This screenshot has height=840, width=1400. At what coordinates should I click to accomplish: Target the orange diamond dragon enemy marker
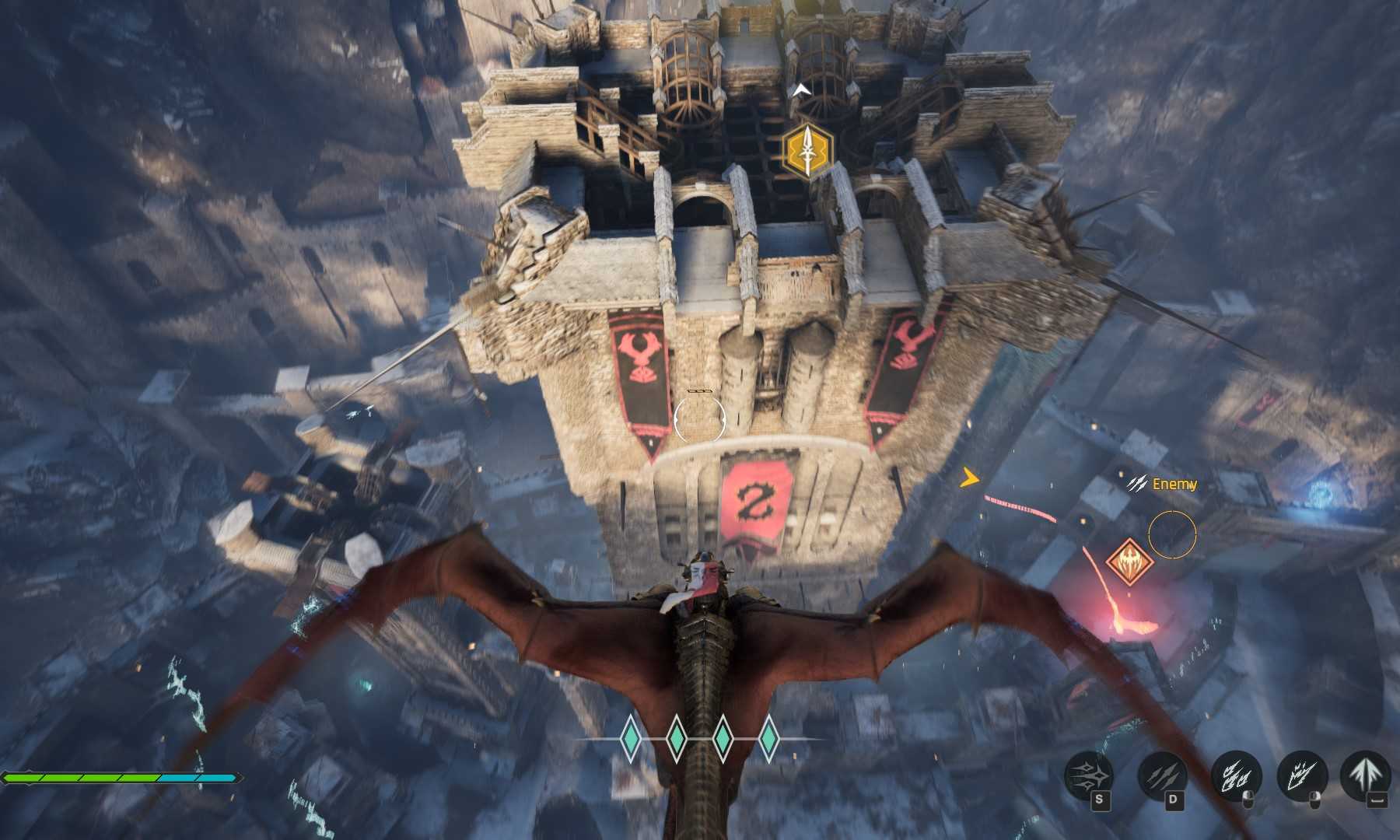pyautogui.click(x=1128, y=561)
